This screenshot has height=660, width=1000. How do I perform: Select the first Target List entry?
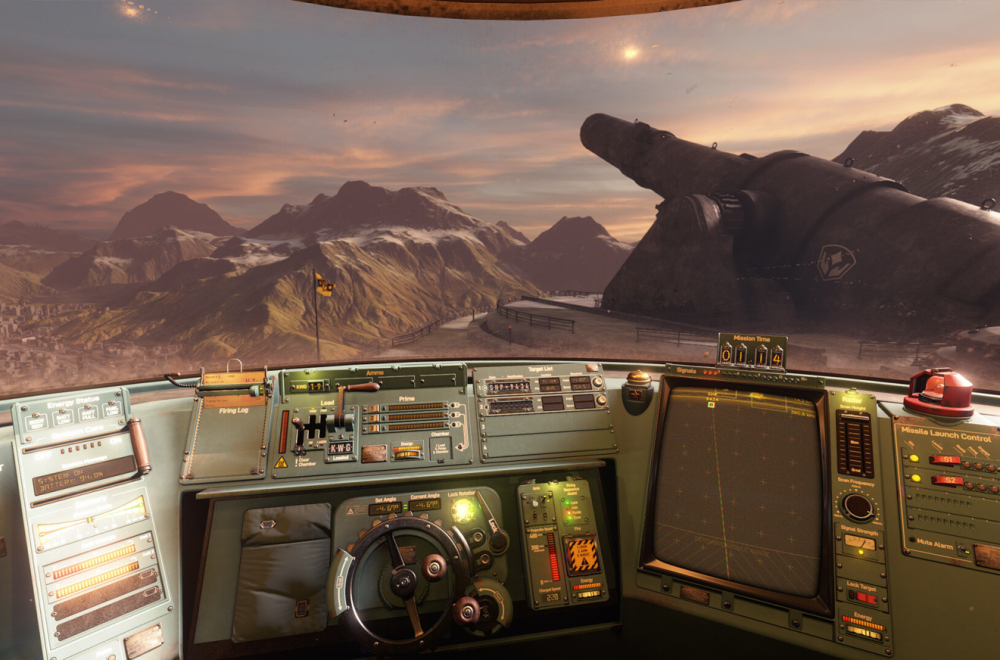click(507, 386)
